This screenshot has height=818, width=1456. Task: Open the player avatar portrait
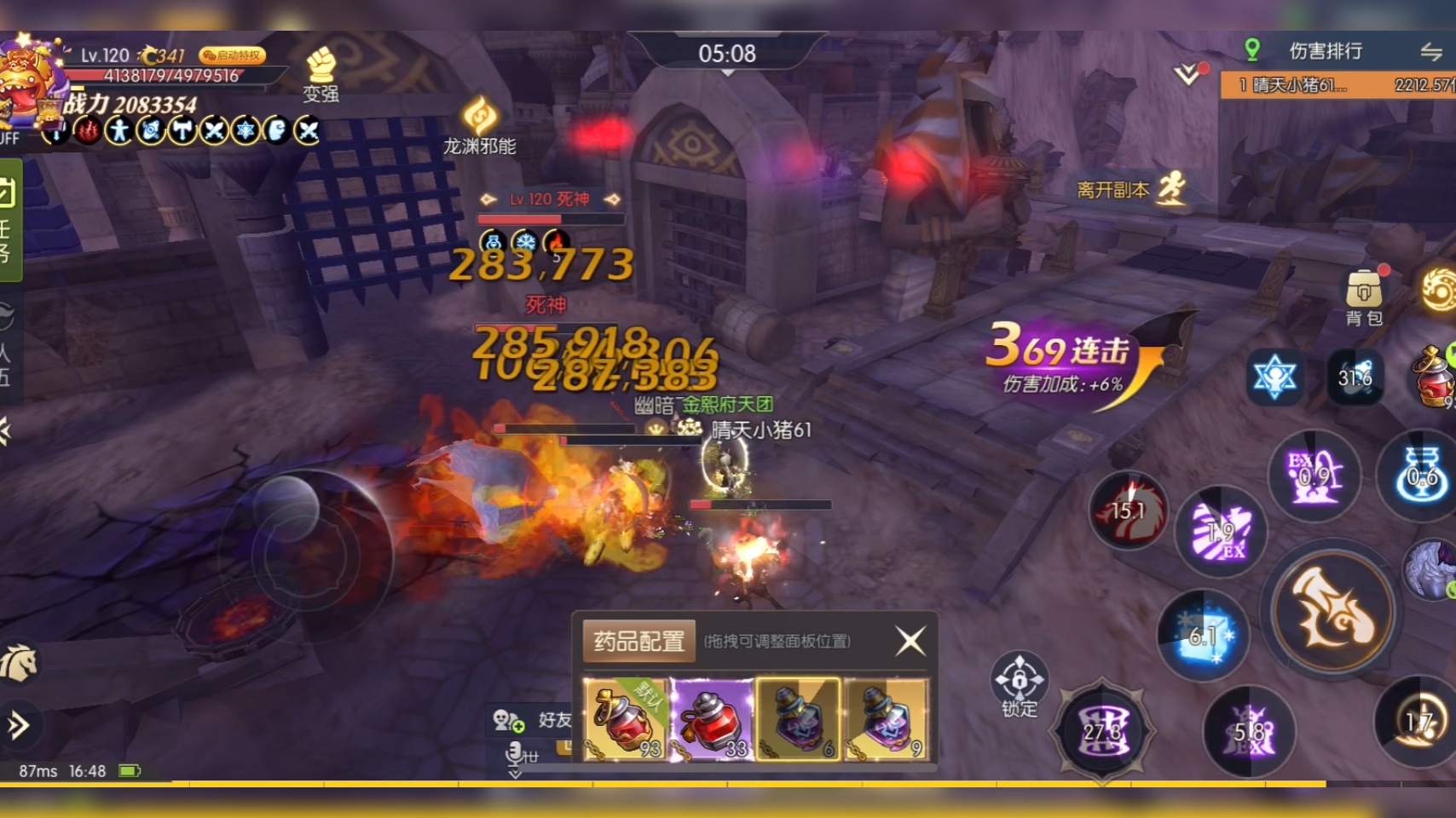(x=31, y=79)
